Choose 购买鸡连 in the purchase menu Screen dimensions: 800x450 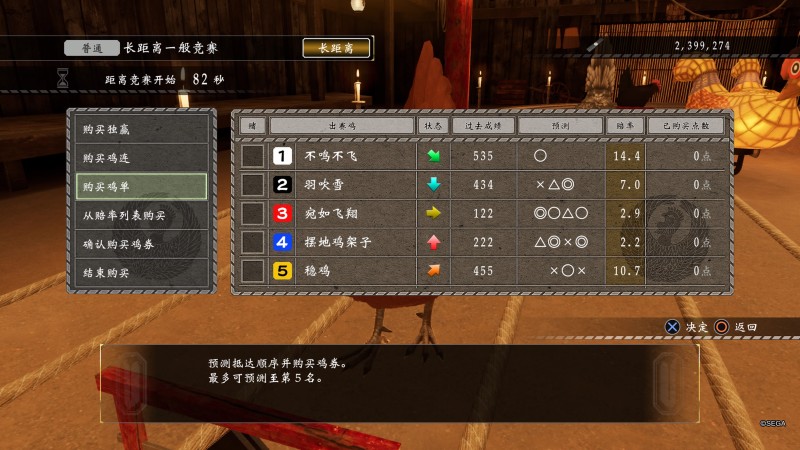141,158
